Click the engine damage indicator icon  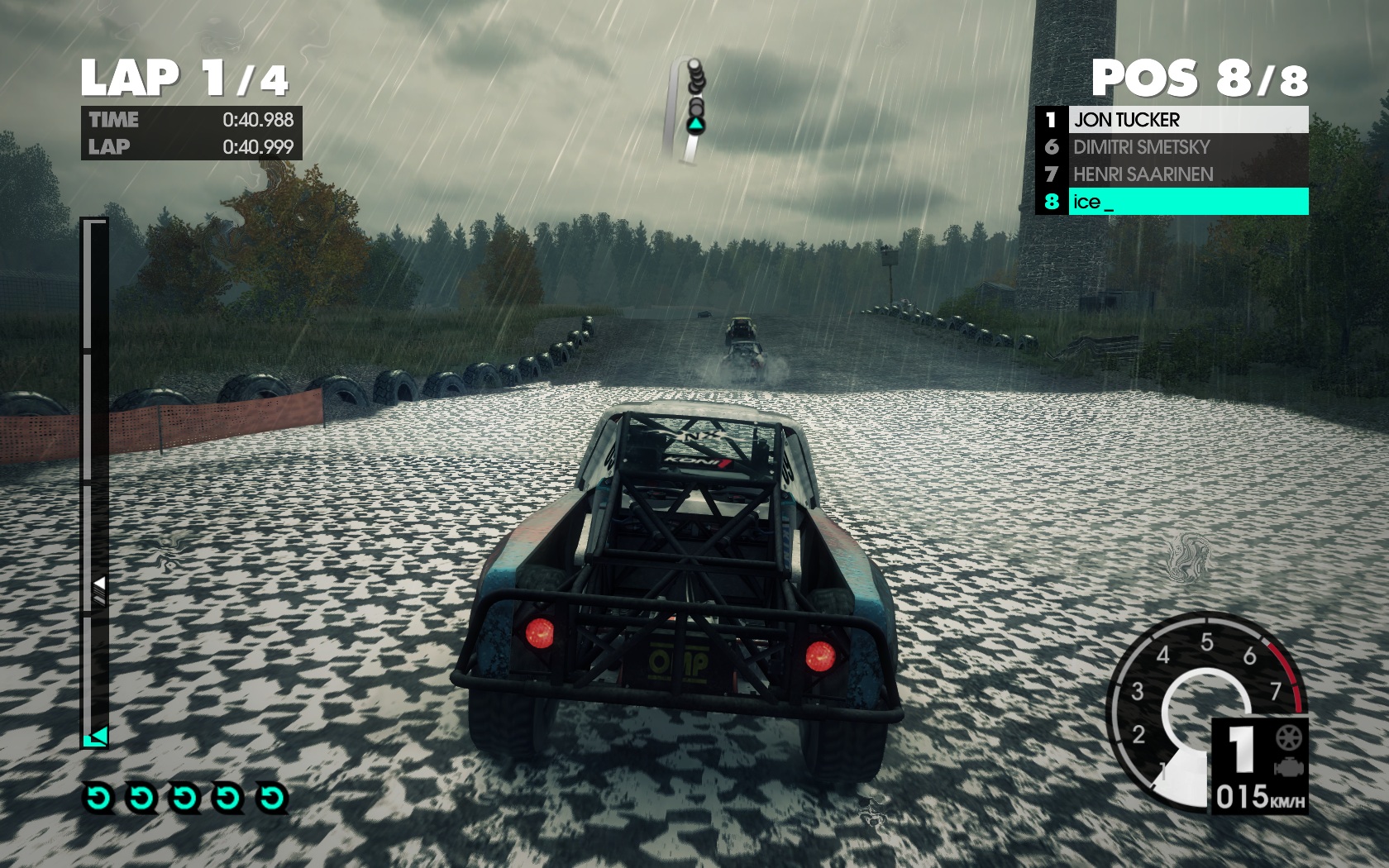[x=1288, y=769]
